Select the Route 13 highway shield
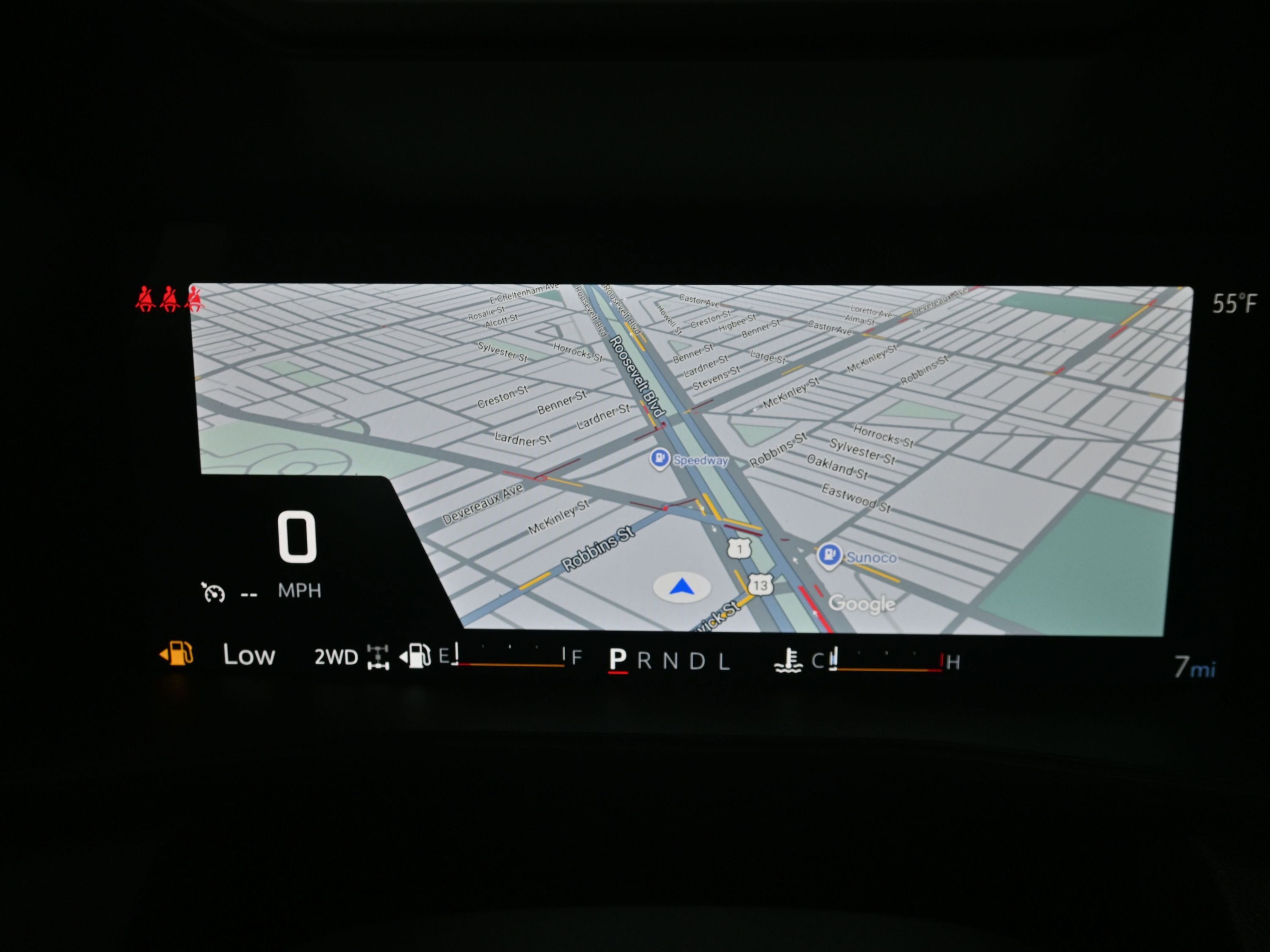Image resolution: width=1270 pixels, height=952 pixels. [760, 585]
